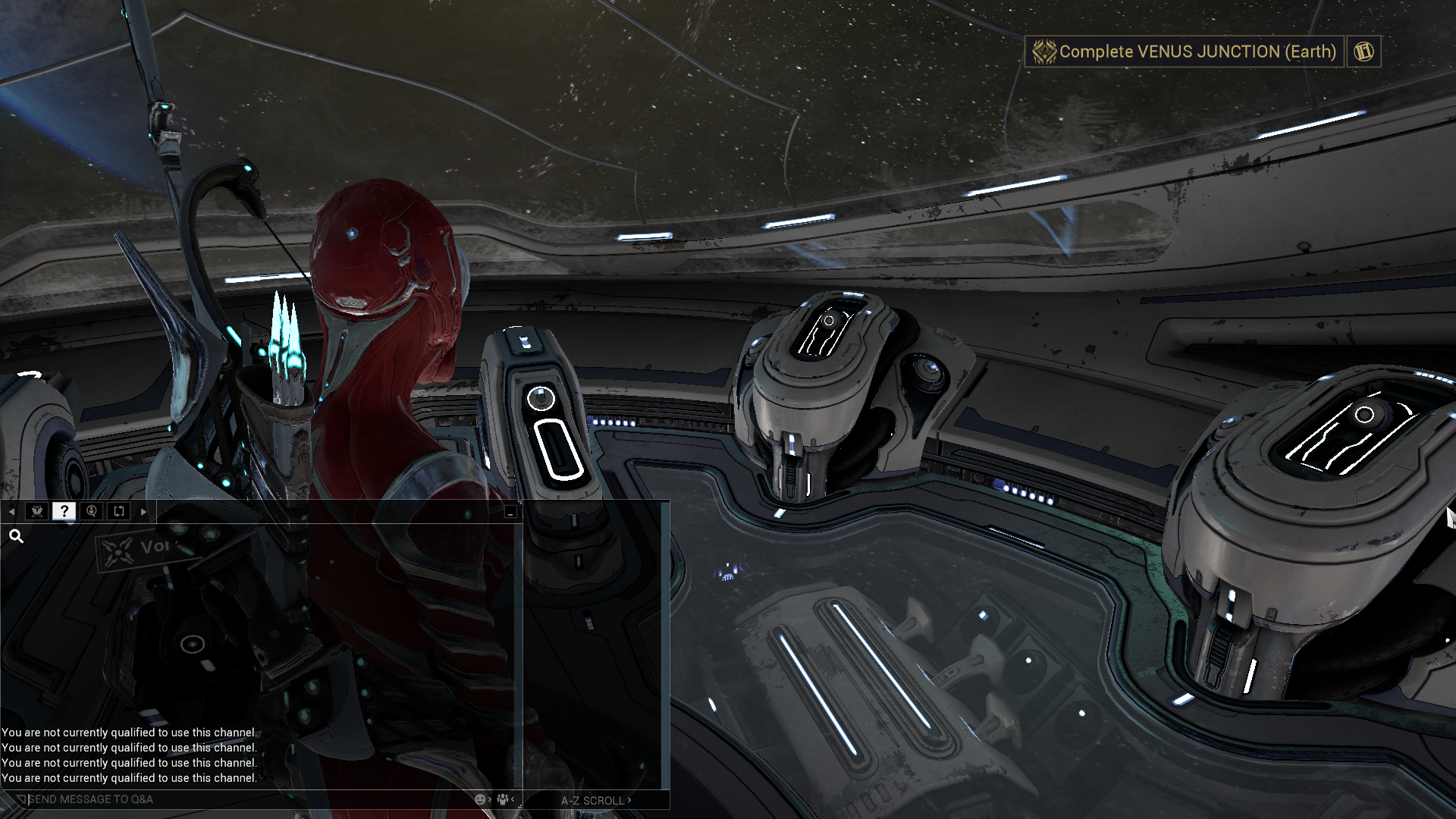Show more chat tabs with right arrow
Screen dimensions: 1456x819
point(144,512)
